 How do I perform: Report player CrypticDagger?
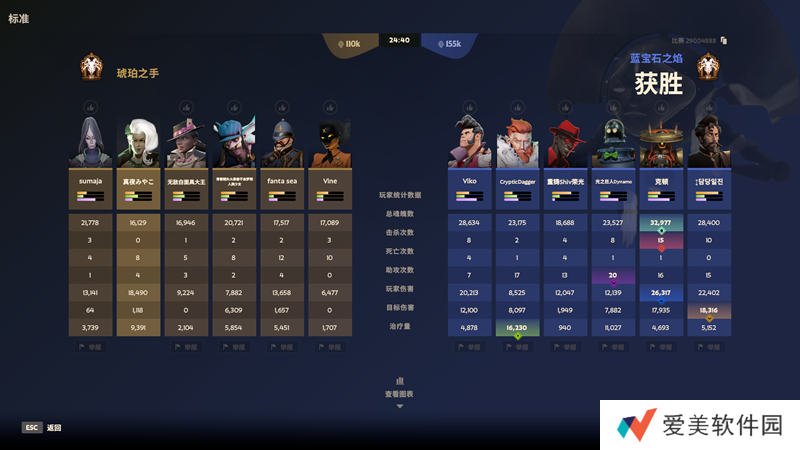tap(517, 347)
